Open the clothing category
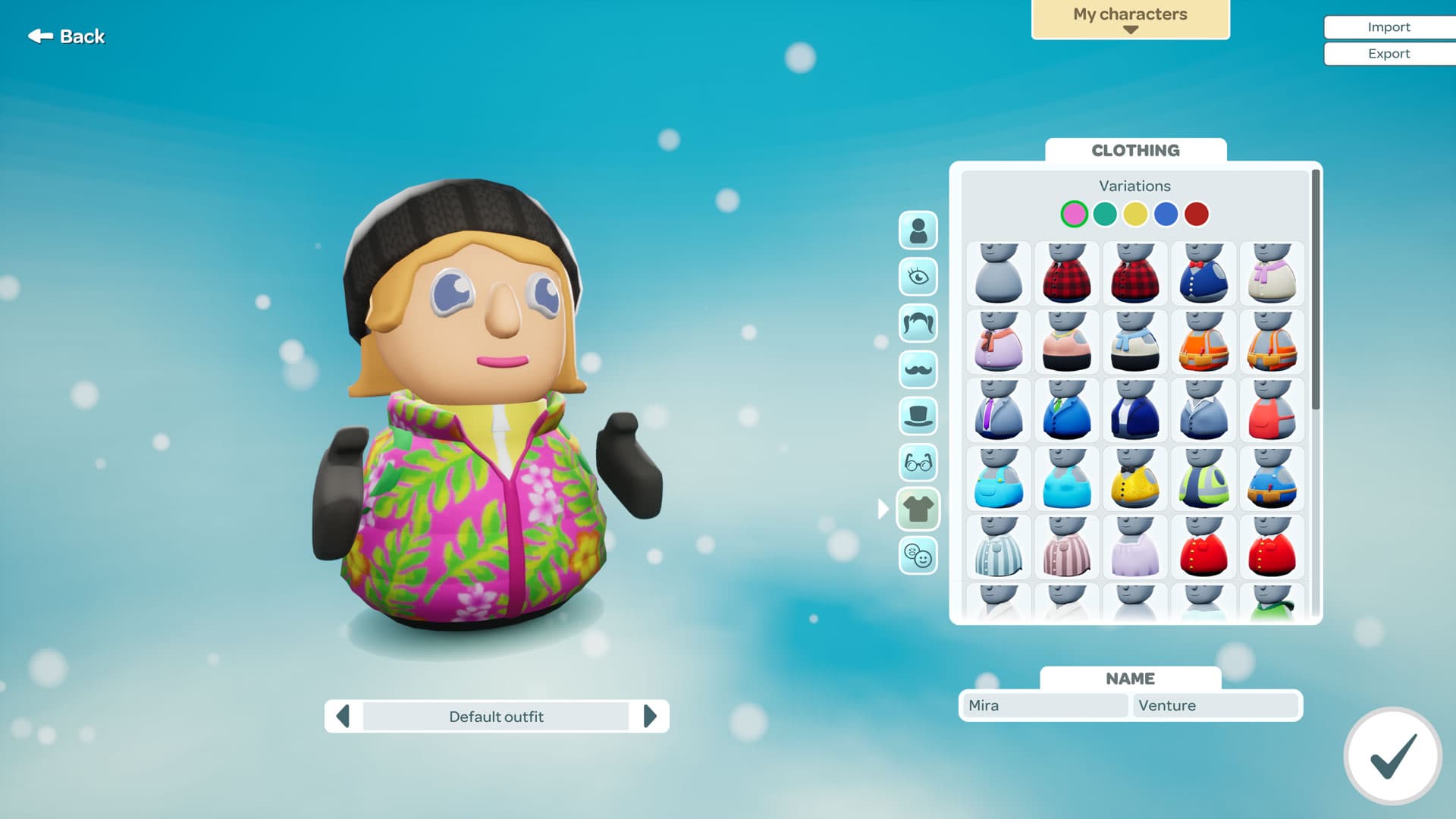Screen dimensions: 1456x819 tap(918, 509)
